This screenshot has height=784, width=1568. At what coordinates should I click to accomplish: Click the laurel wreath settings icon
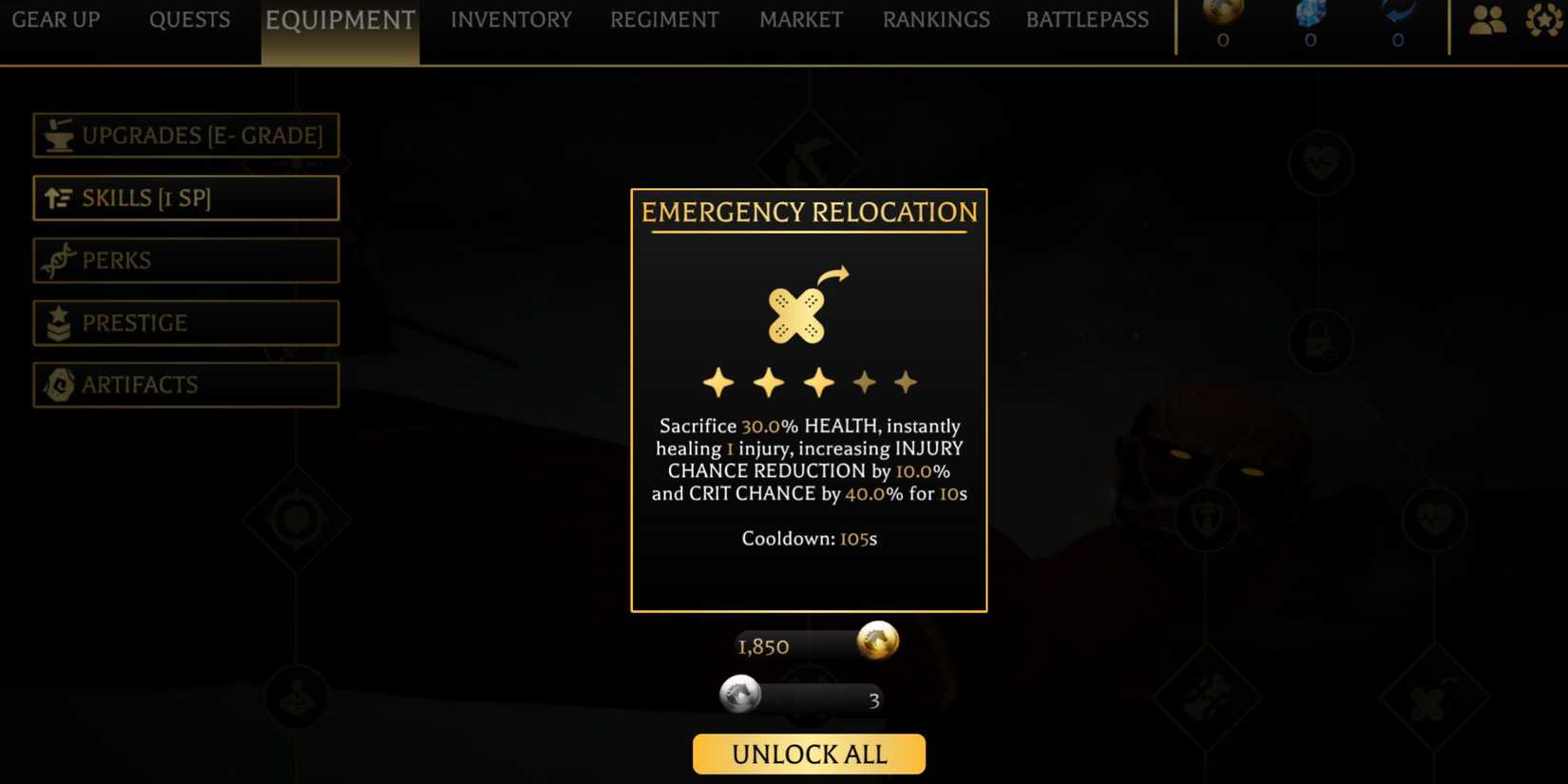click(1544, 17)
